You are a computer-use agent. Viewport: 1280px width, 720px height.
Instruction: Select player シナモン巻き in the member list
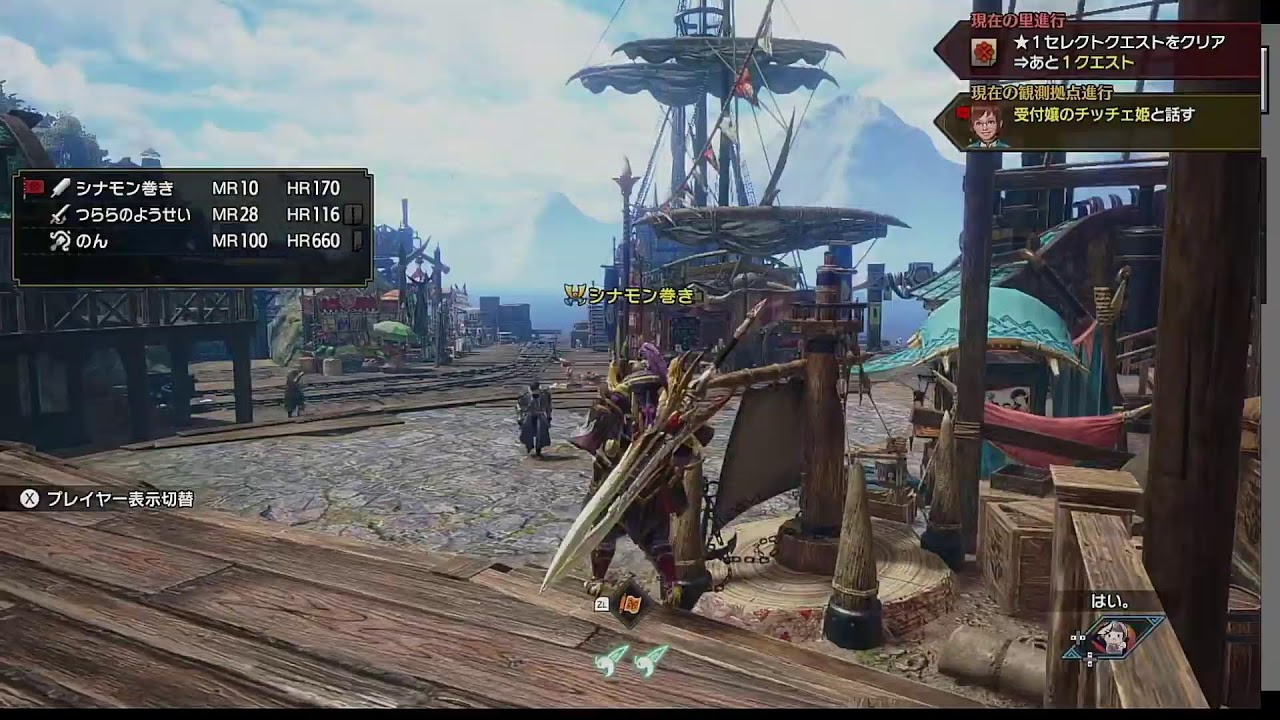click(x=124, y=188)
